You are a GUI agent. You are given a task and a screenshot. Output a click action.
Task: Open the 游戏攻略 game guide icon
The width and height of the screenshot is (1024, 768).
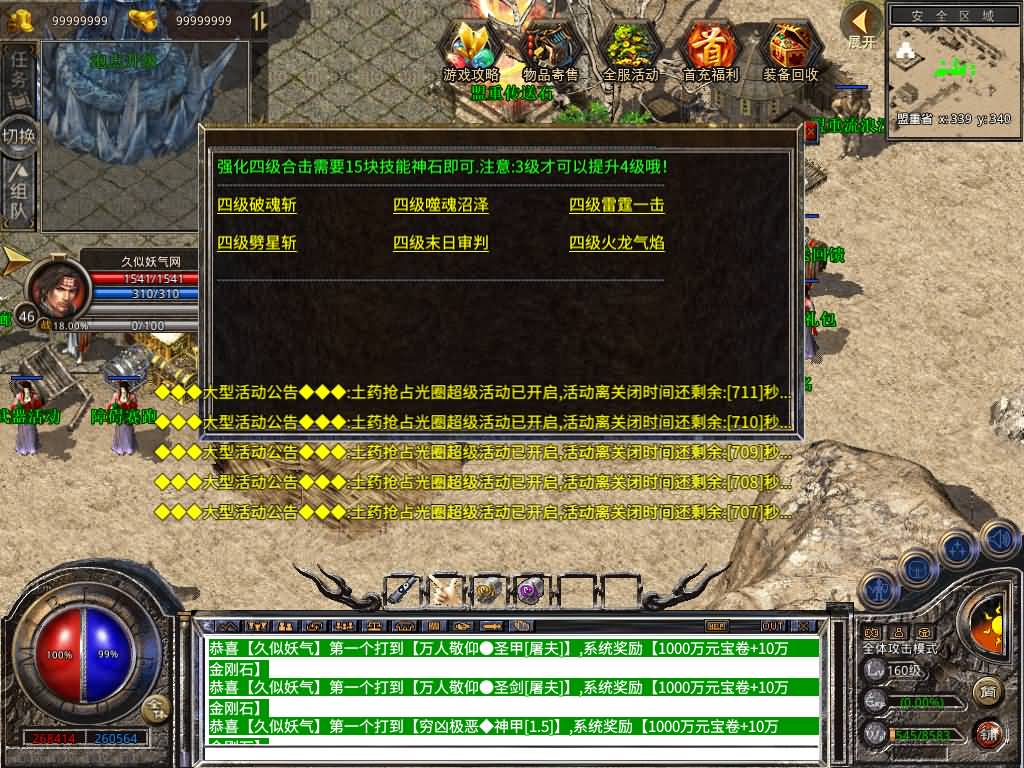pyautogui.click(x=471, y=52)
